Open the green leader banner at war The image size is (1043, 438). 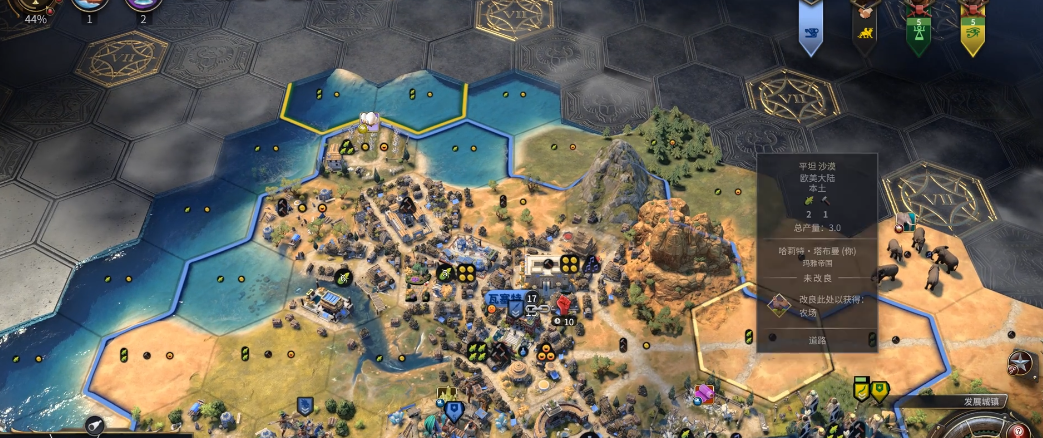click(918, 33)
